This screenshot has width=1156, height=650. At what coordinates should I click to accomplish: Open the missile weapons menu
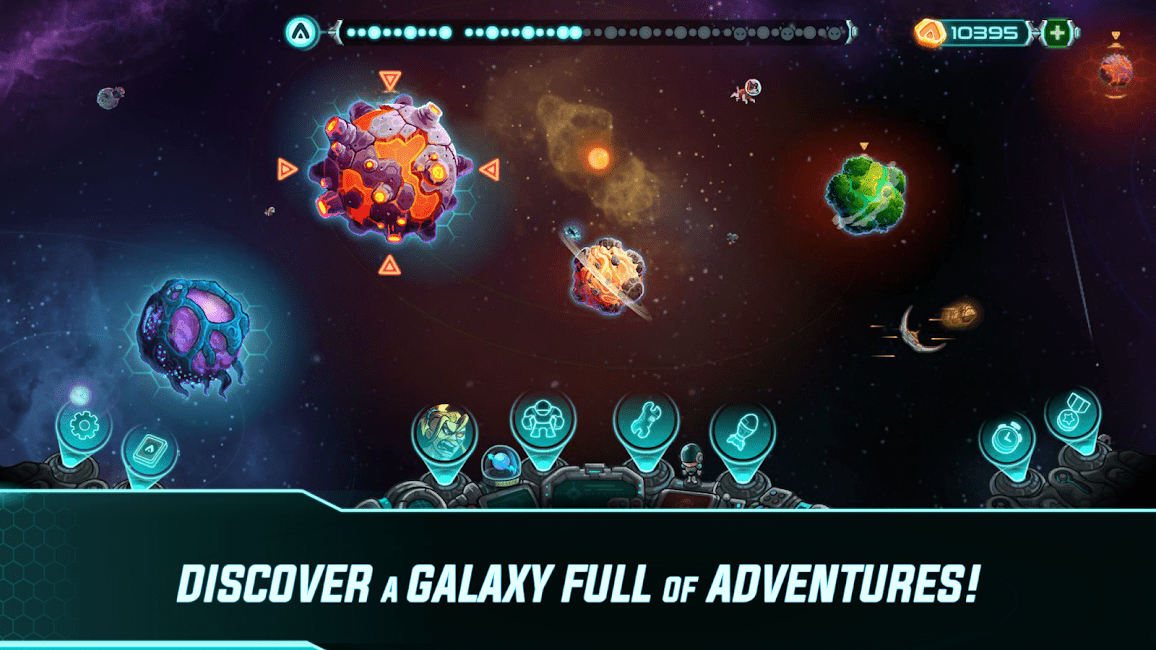[x=743, y=431]
